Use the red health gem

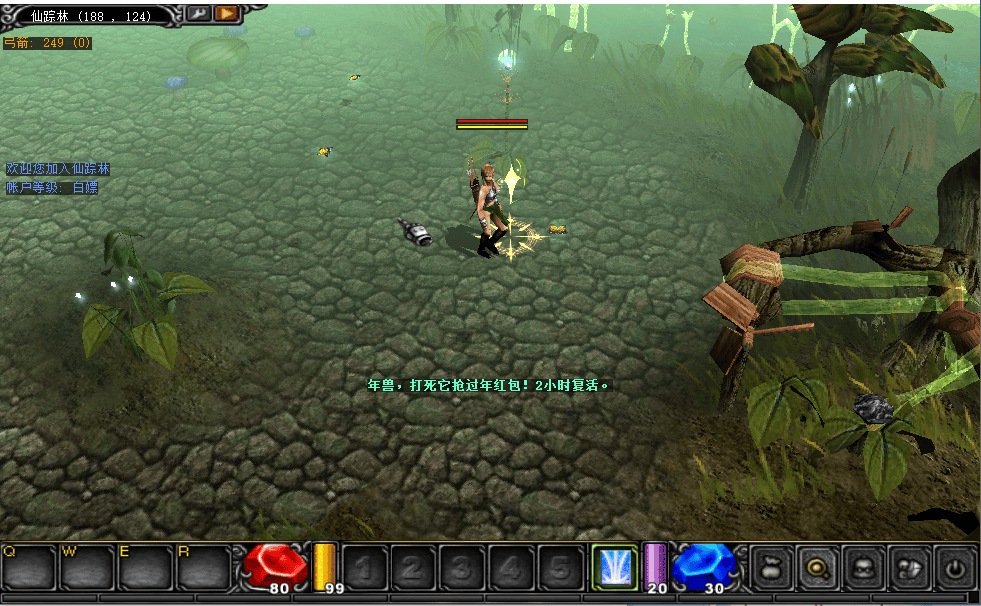pos(277,565)
